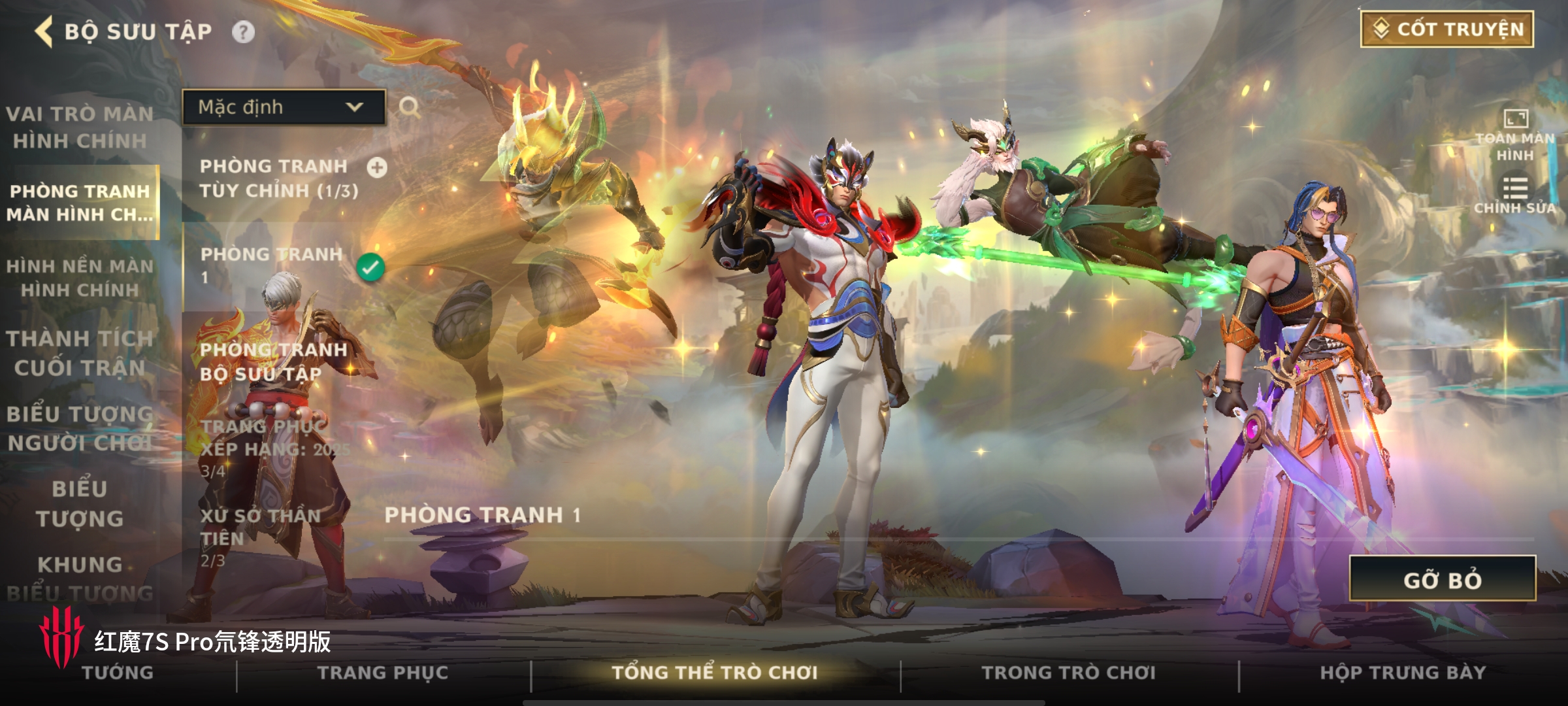Go back from Bộ Sưu Tập screen
This screenshot has width=1568, height=706.
pos(44,31)
